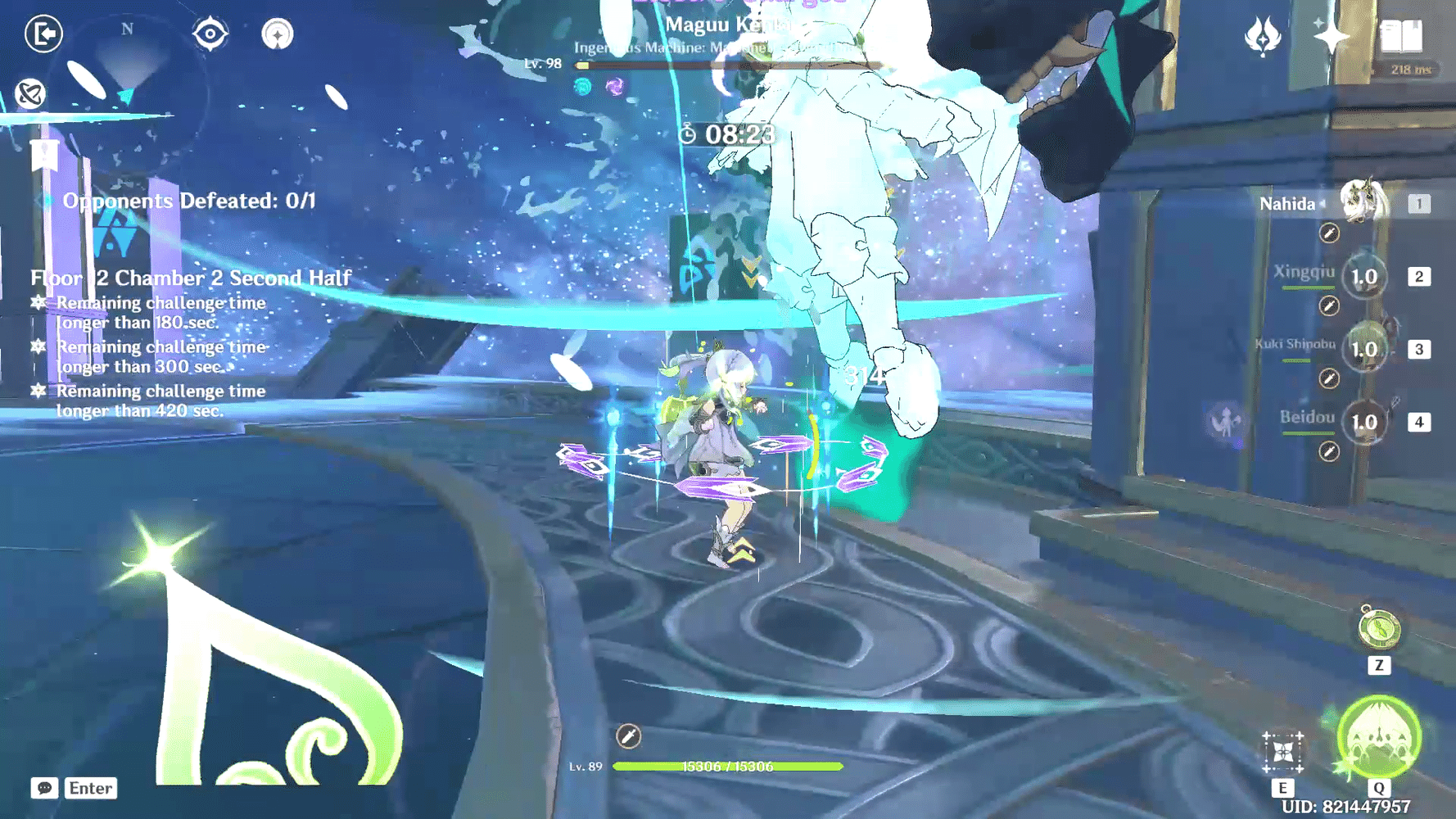Image resolution: width=1456 pixels, height=819 pixels.
Task: Open the Paimon menu star icon
Action: (x=1331, y=34)
